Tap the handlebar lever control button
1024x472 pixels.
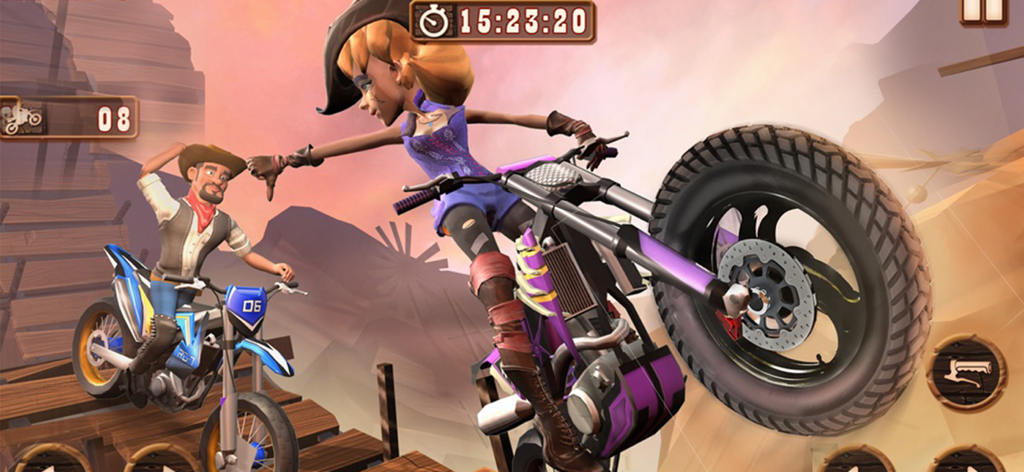click(x=967, y=374)
